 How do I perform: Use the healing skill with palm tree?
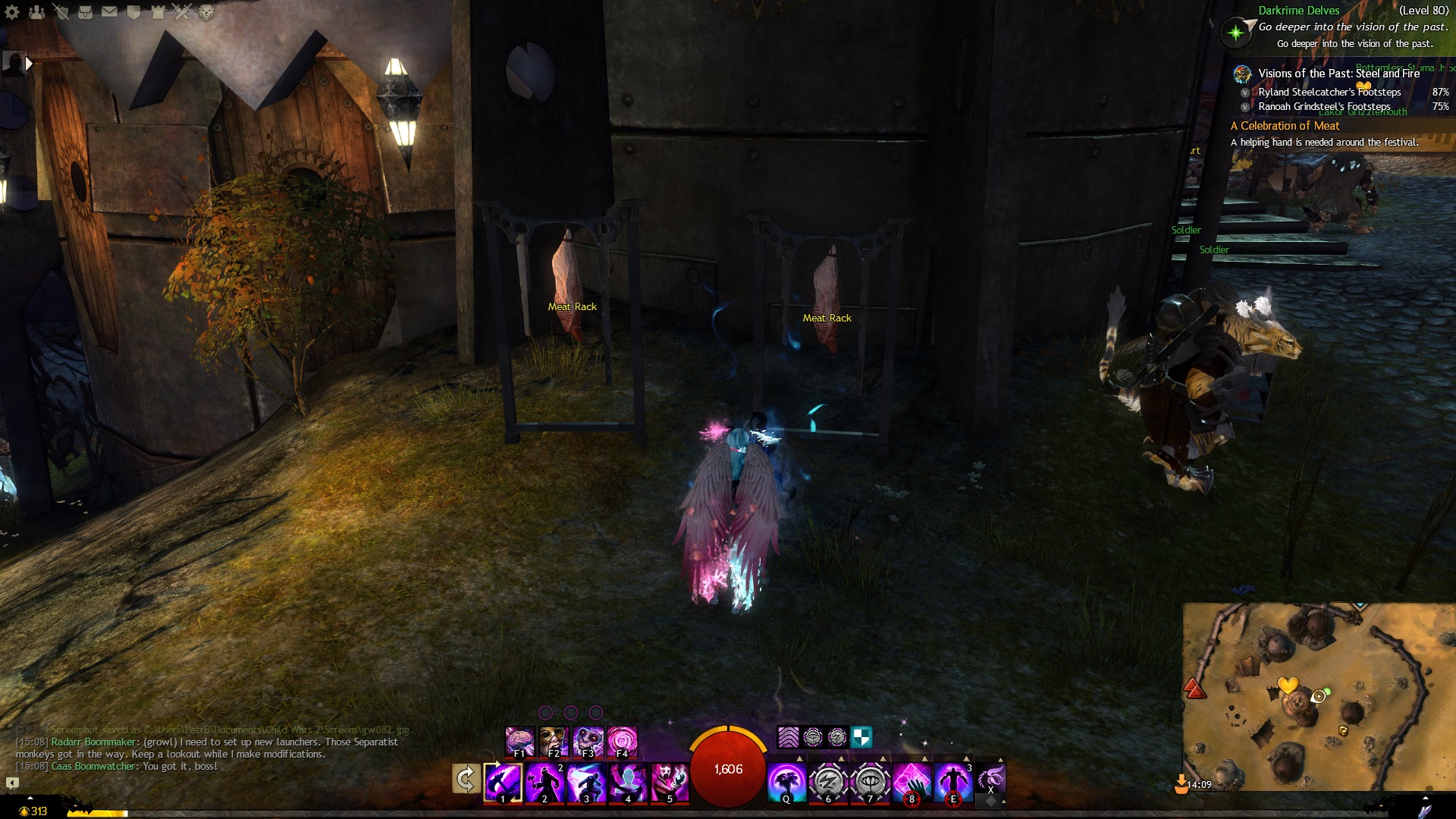(x=786, y=782)
